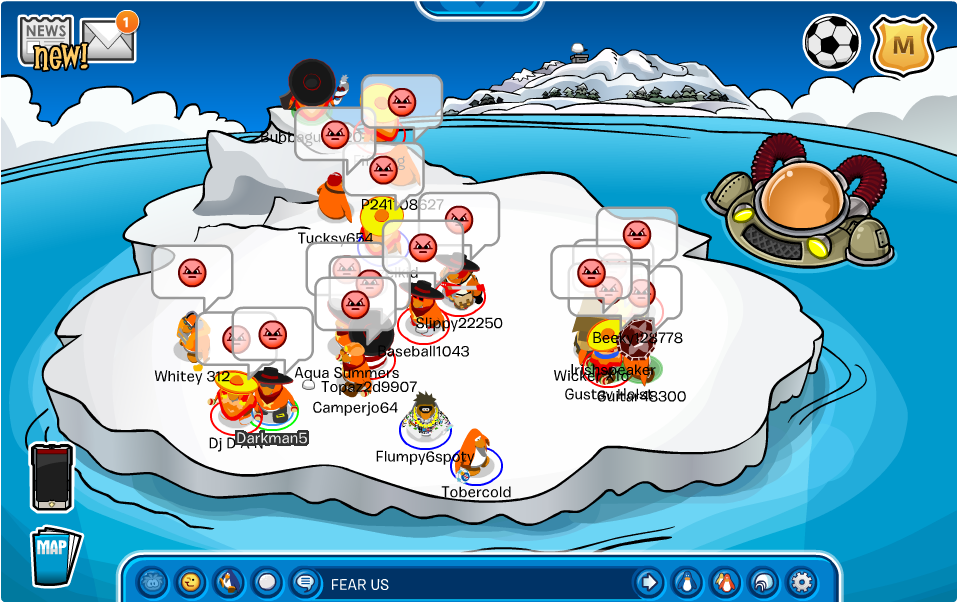
Task: Click the soccer ball icon
Action: coord(831,42)
